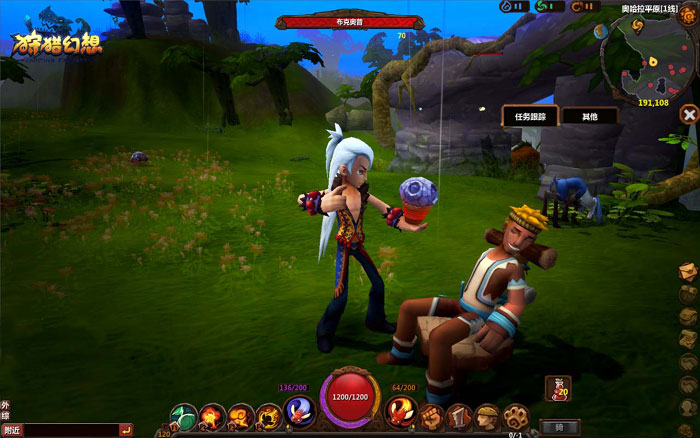Open the 其他 tab
The height and width of the screenshot is (438, 700).
(588, 116)
